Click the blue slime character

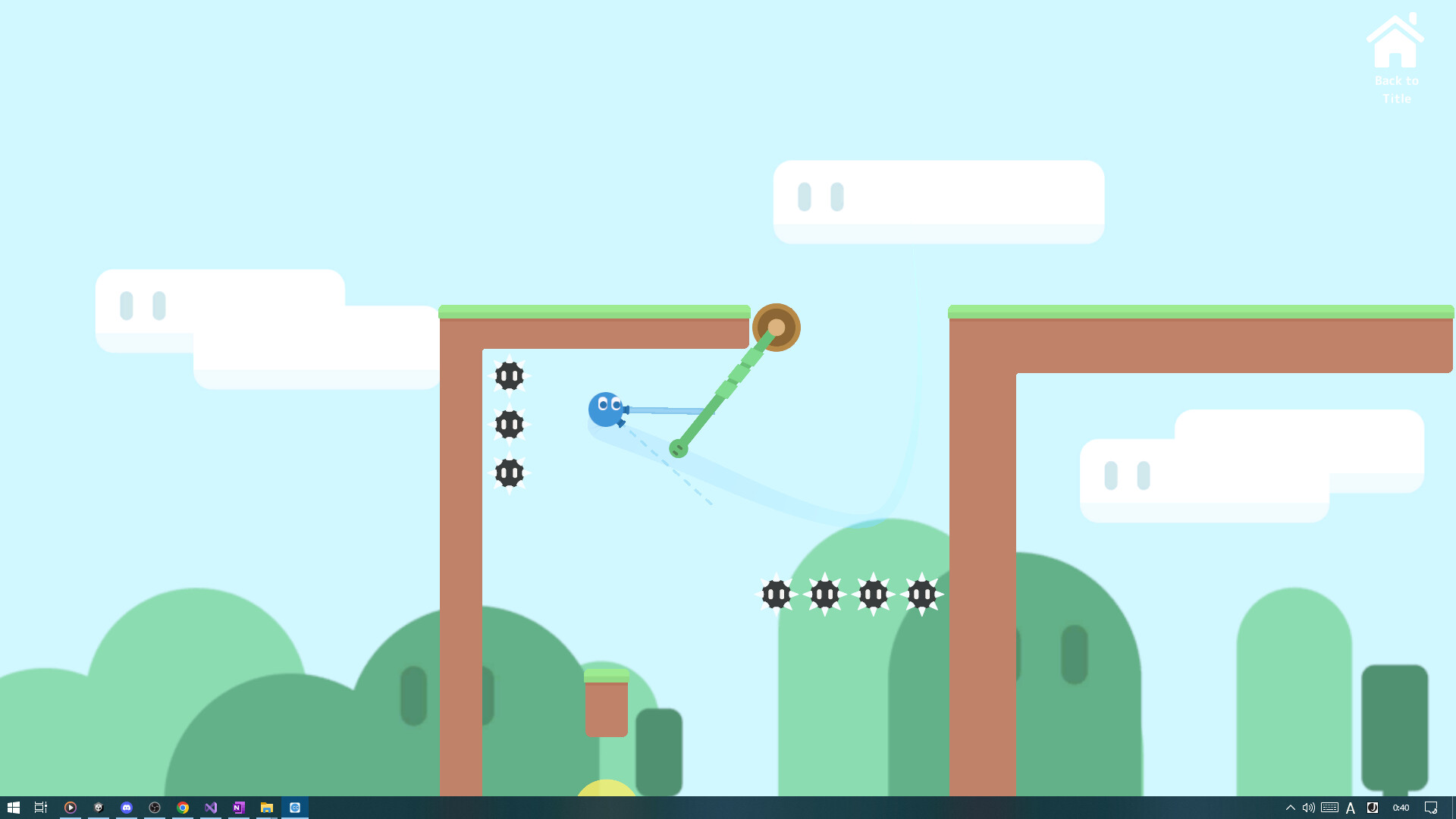(x=604, y=409)
